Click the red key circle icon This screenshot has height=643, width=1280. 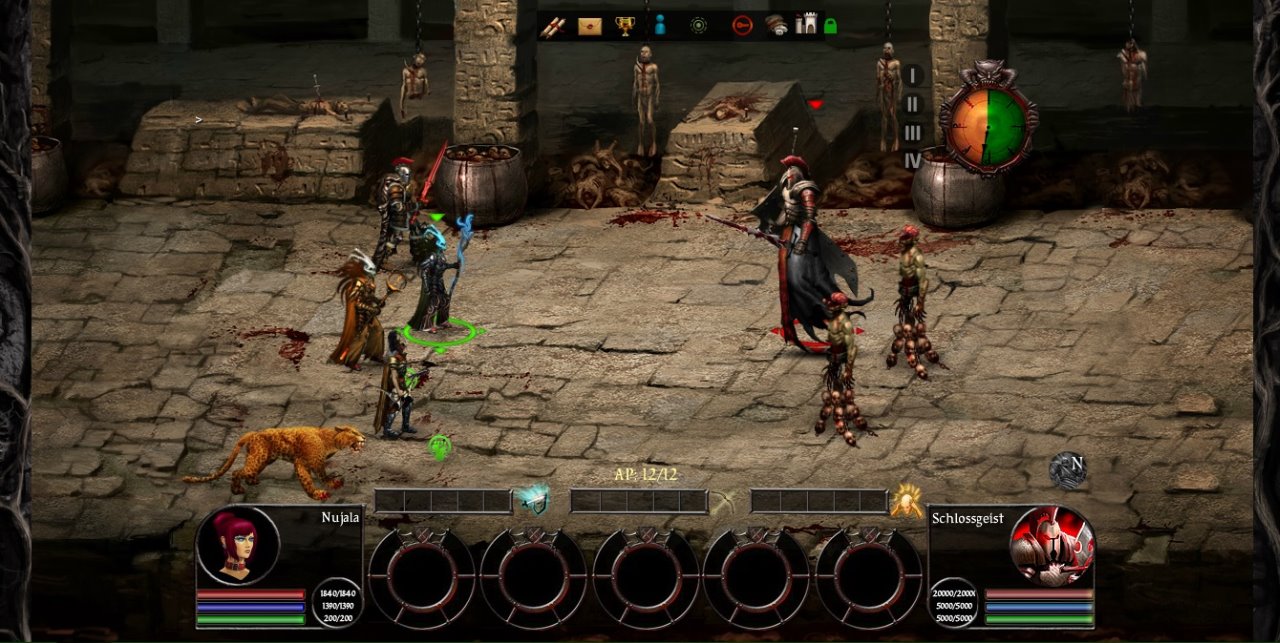pyautogui.click(x=741, y=26)
